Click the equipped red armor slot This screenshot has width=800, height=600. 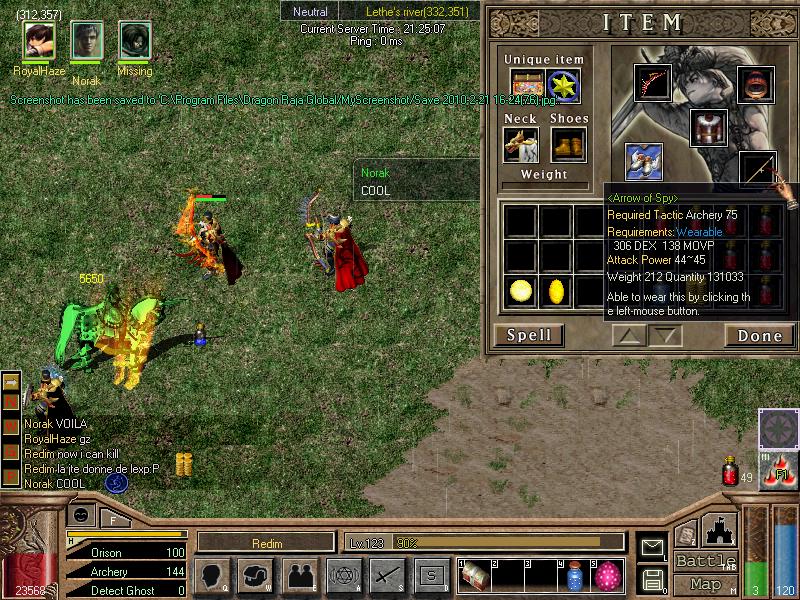coord(708,127)
